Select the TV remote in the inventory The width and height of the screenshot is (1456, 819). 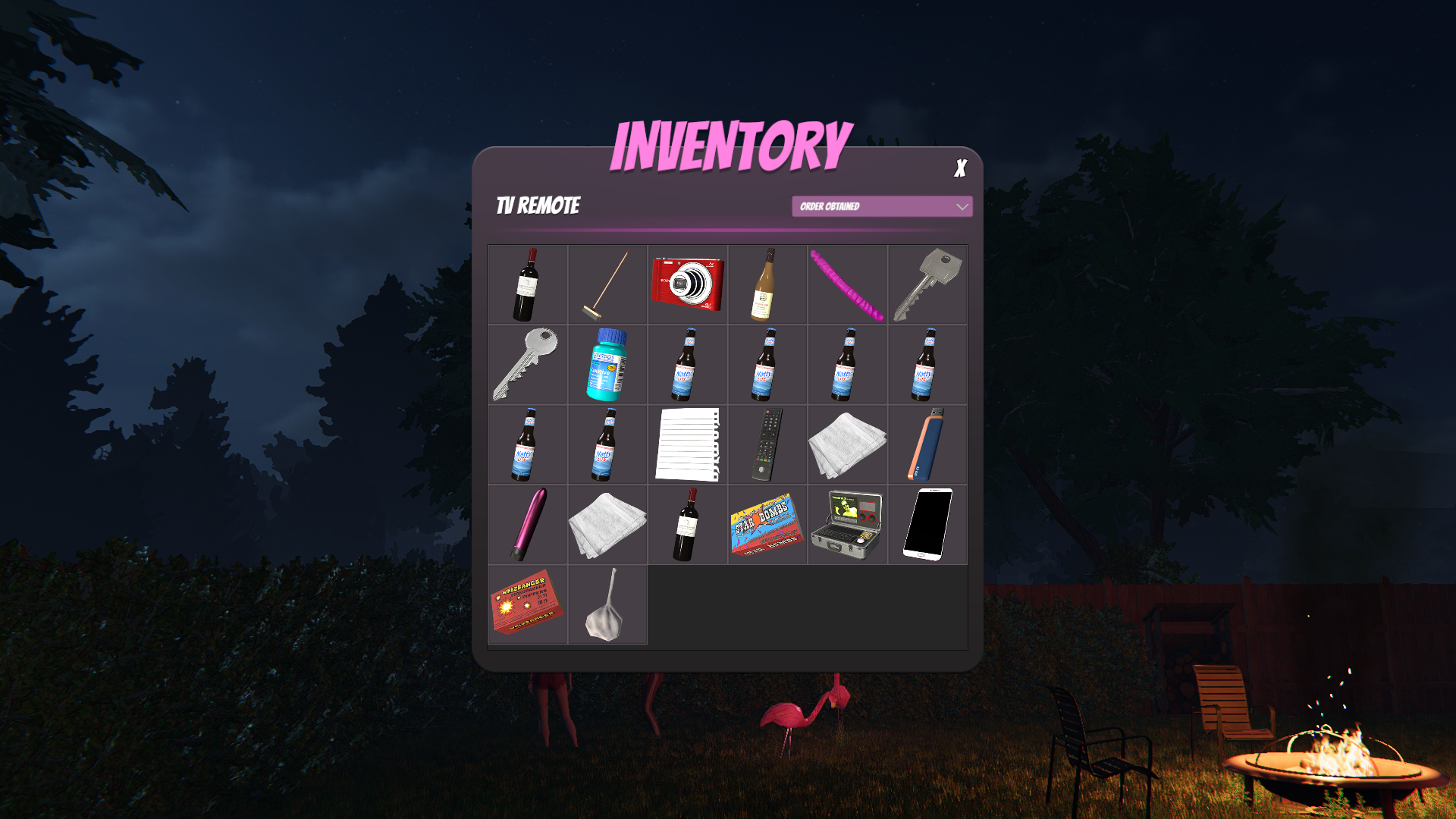coord(766,444)
